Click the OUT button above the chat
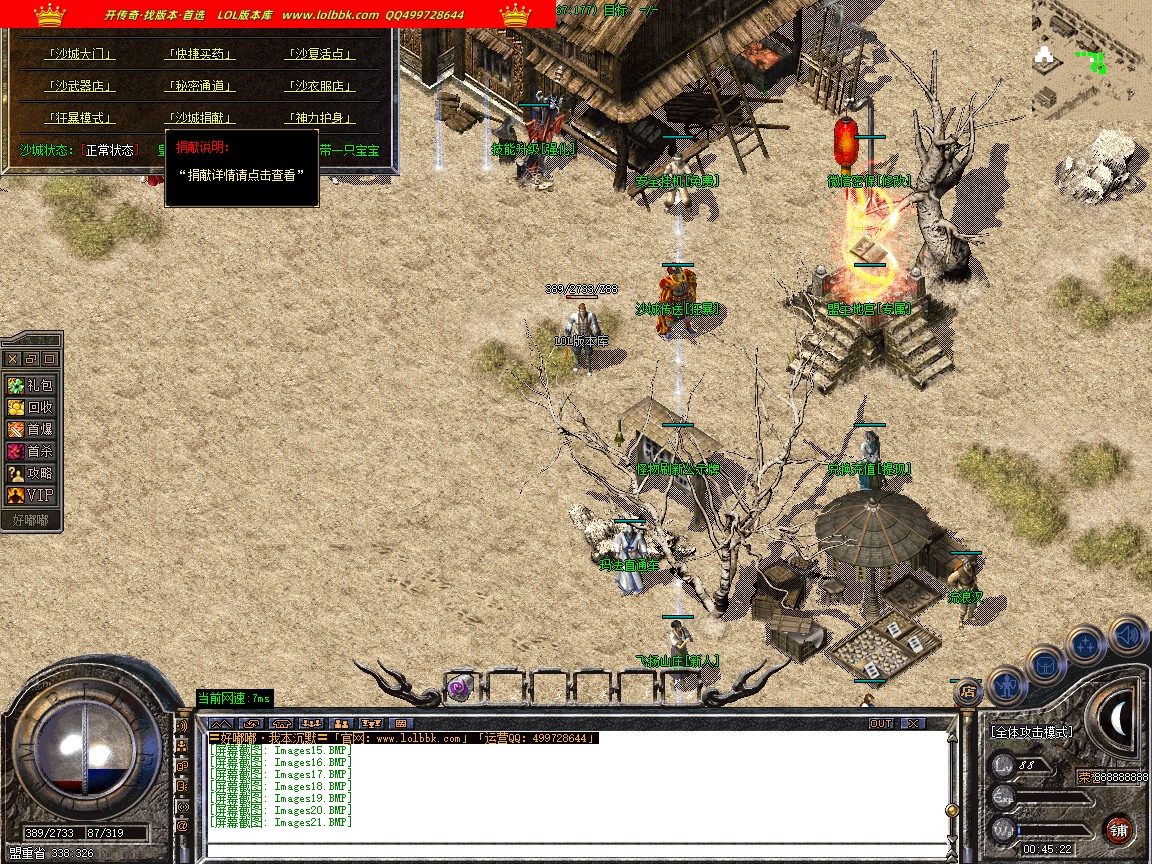Screen dimensions: 1152x864 click(880, 723)
